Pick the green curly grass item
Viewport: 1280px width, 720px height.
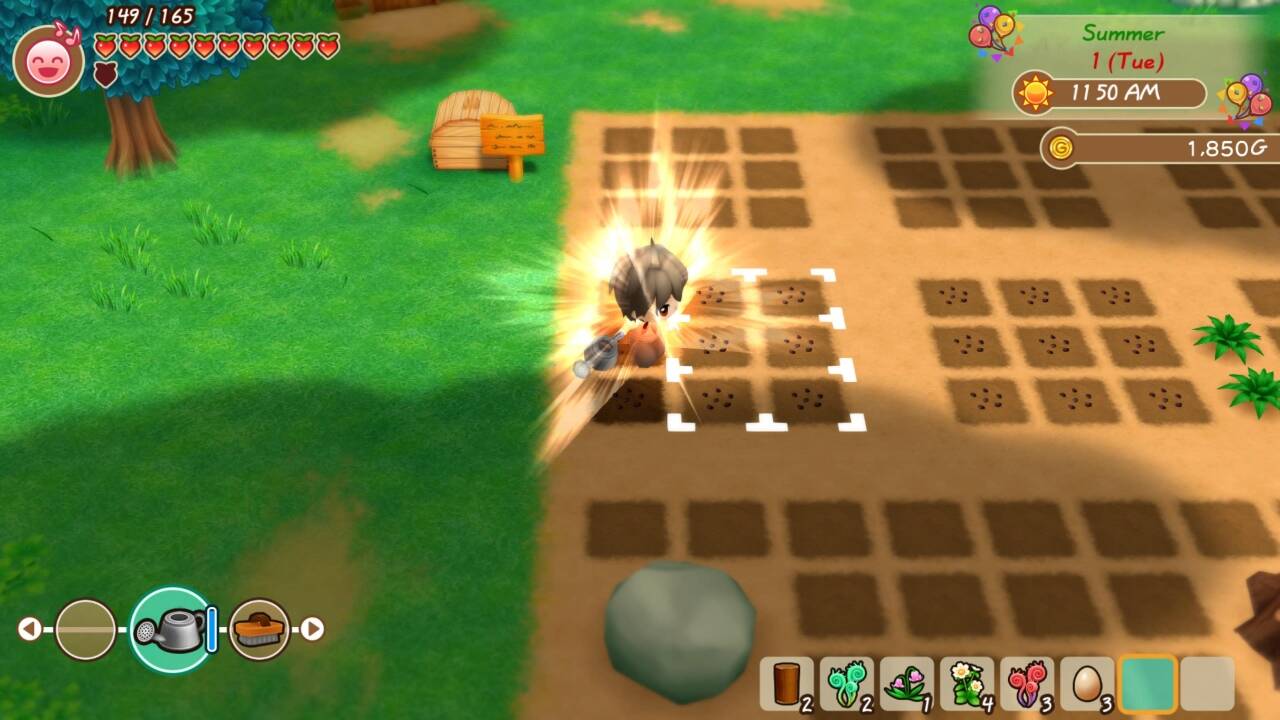point(846,683)
